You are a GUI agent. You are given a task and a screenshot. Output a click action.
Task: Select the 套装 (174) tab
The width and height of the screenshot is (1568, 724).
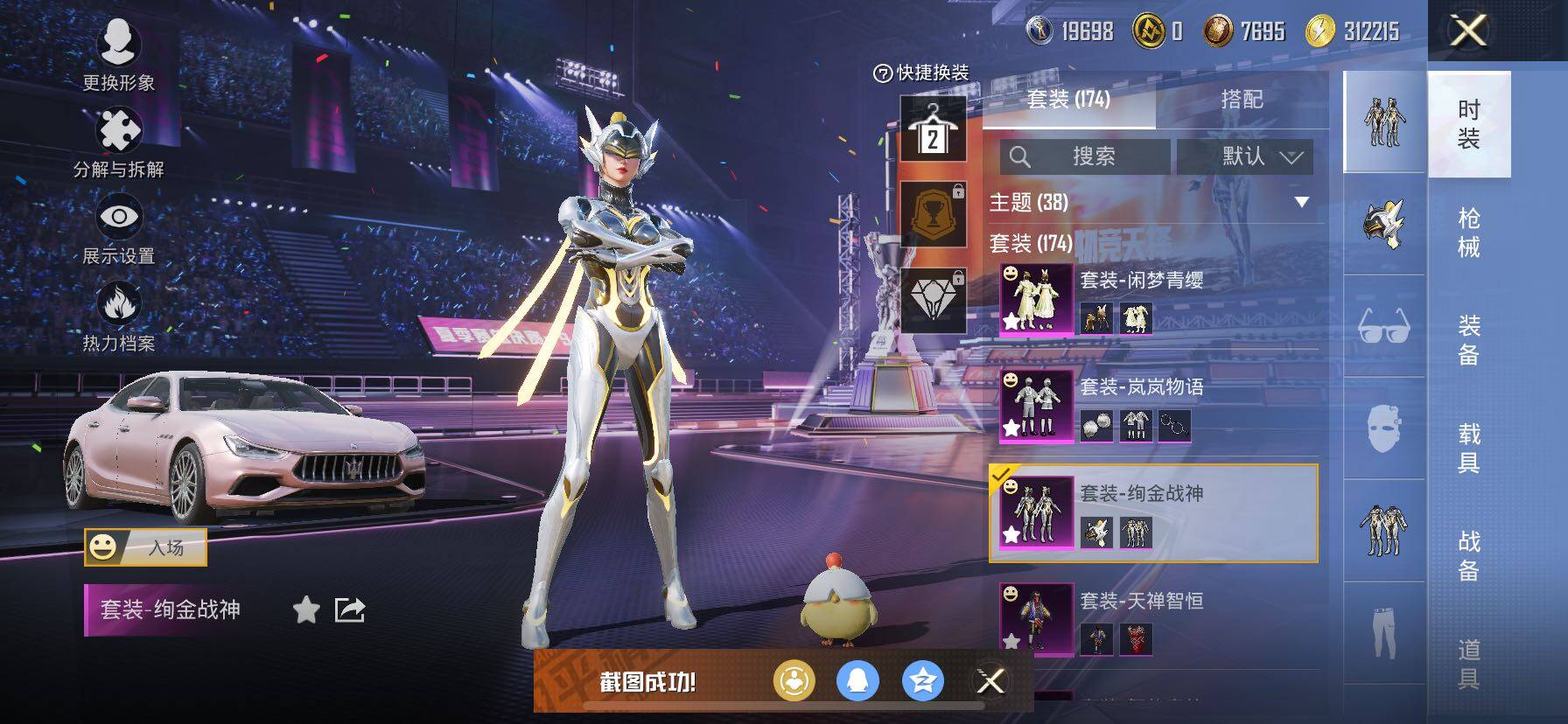1068,100
